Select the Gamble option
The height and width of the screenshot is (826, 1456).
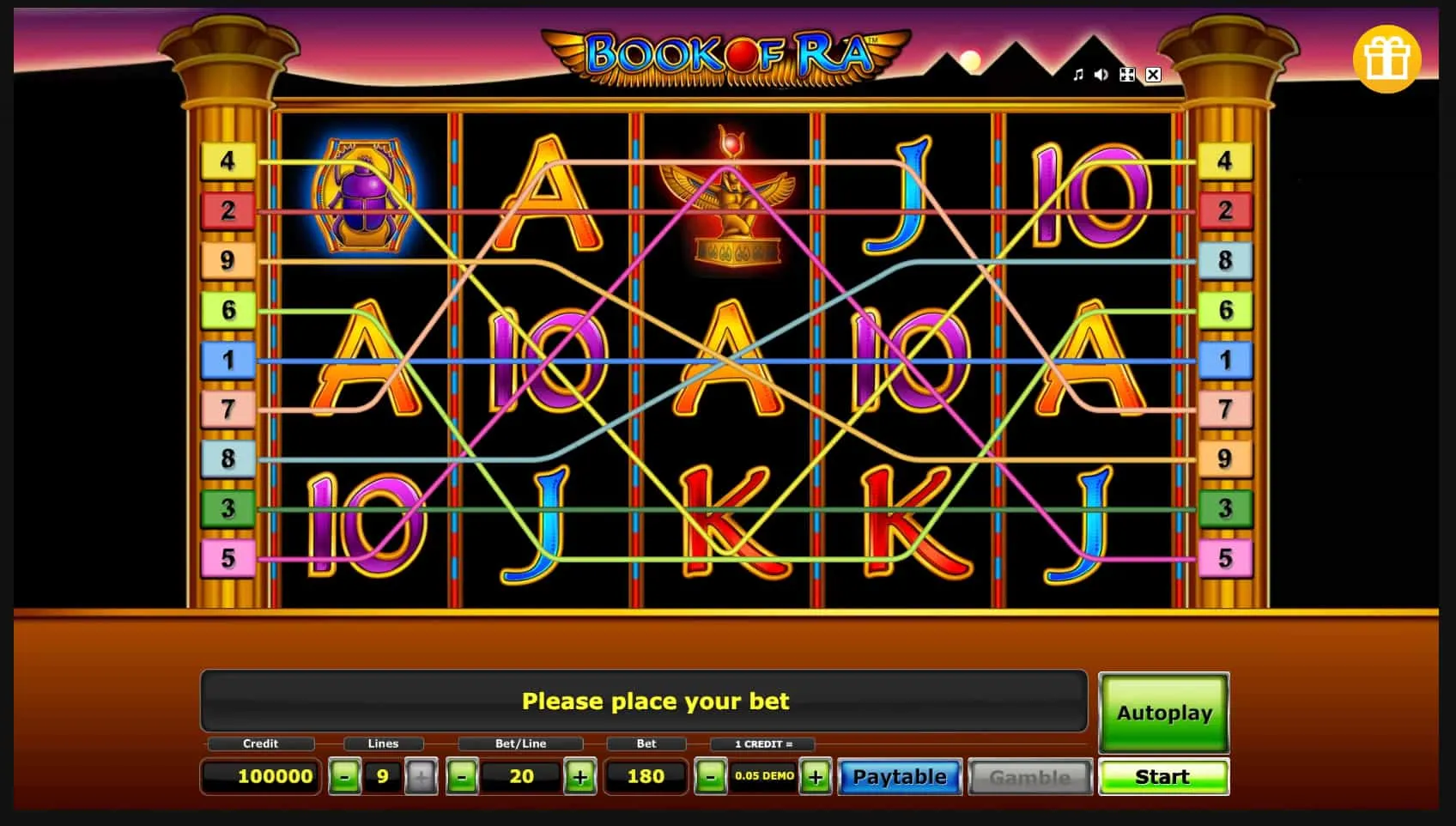(x=1029, y=776)
